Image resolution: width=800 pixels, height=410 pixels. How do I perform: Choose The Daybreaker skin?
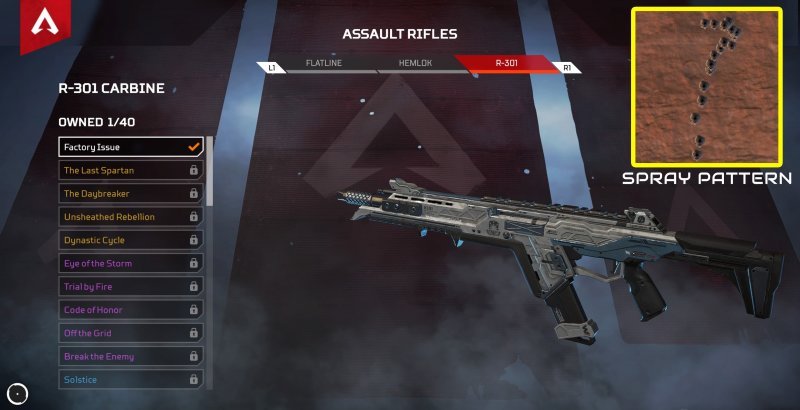point(131,193)
